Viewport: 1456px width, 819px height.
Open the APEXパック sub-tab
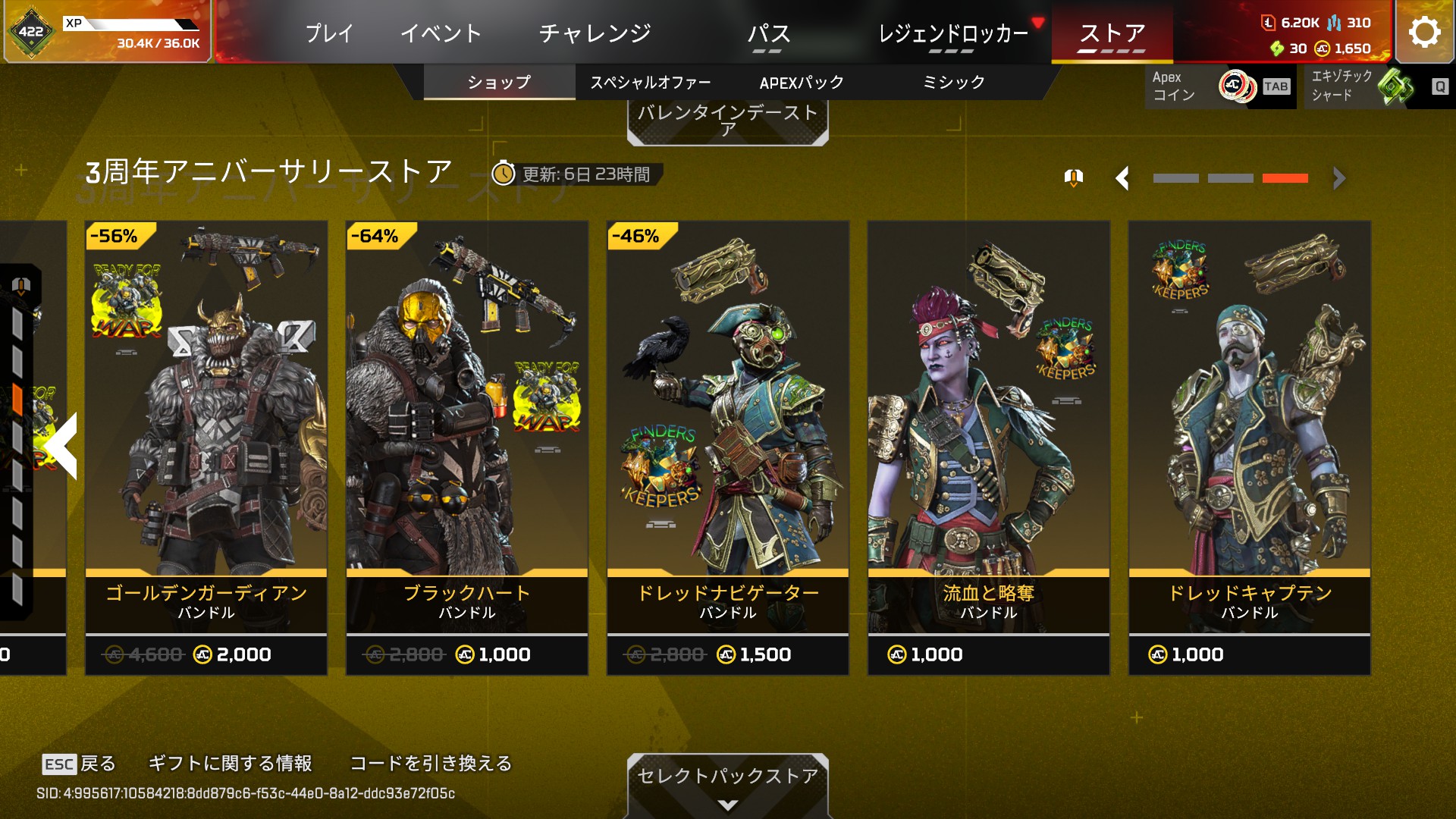pos(802,82)
